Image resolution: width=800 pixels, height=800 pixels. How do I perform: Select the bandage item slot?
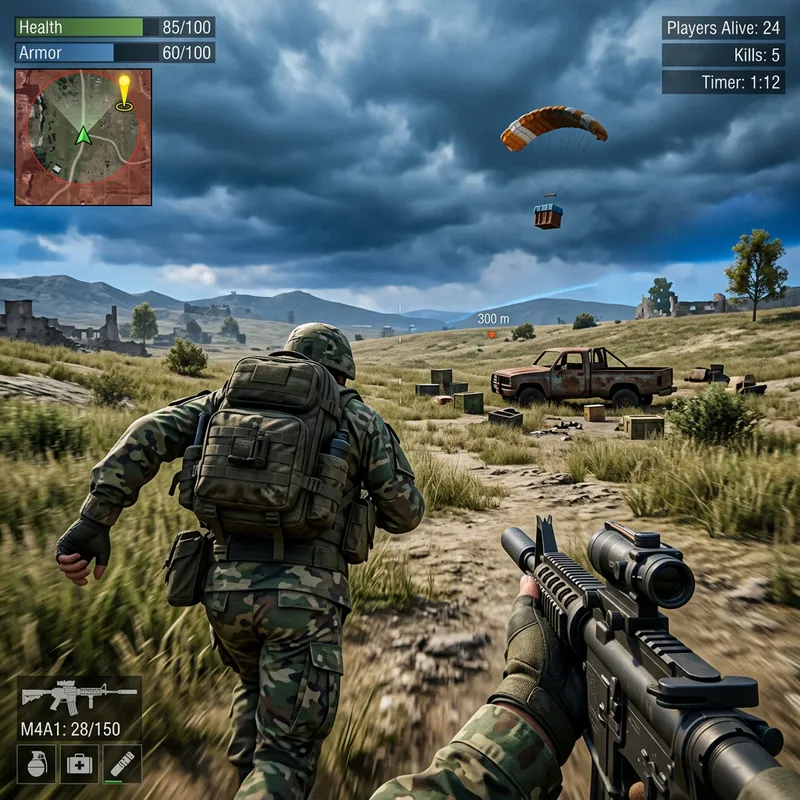pos(122,763)
